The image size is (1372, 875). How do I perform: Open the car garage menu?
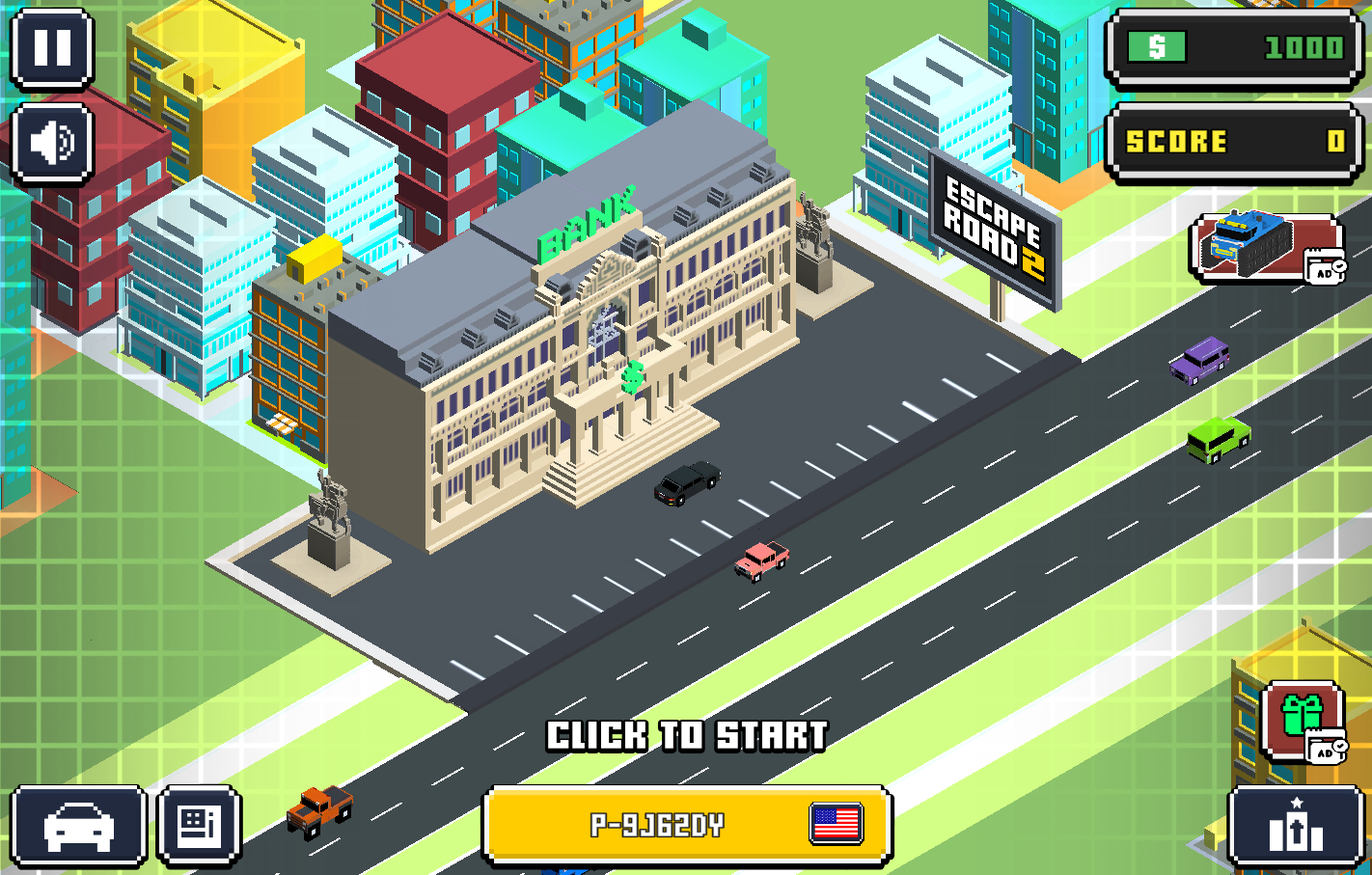click(x=78, y=826)
